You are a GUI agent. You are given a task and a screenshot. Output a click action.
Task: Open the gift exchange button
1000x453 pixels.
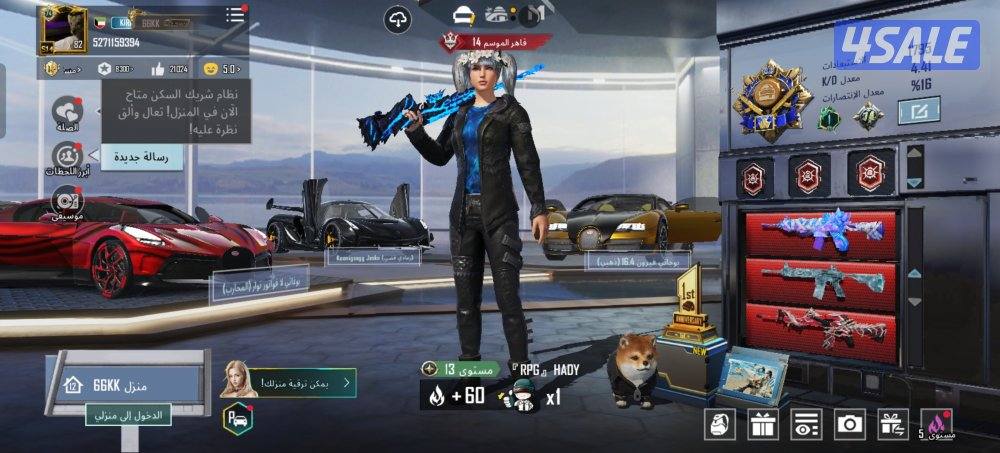tap(893, 424)
